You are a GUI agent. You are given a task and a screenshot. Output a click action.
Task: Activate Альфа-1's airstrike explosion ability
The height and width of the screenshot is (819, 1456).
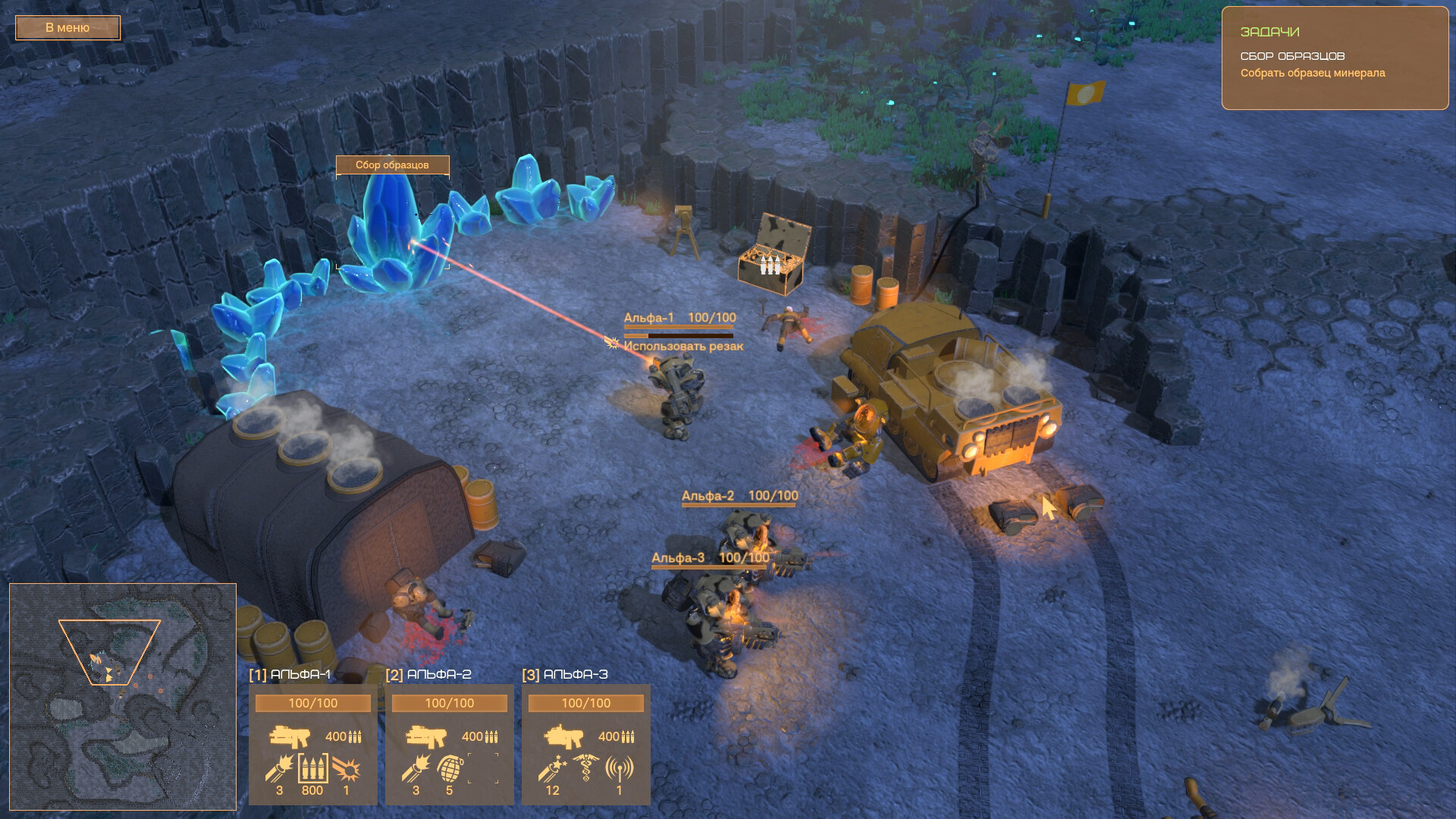(x=346, y=770)
